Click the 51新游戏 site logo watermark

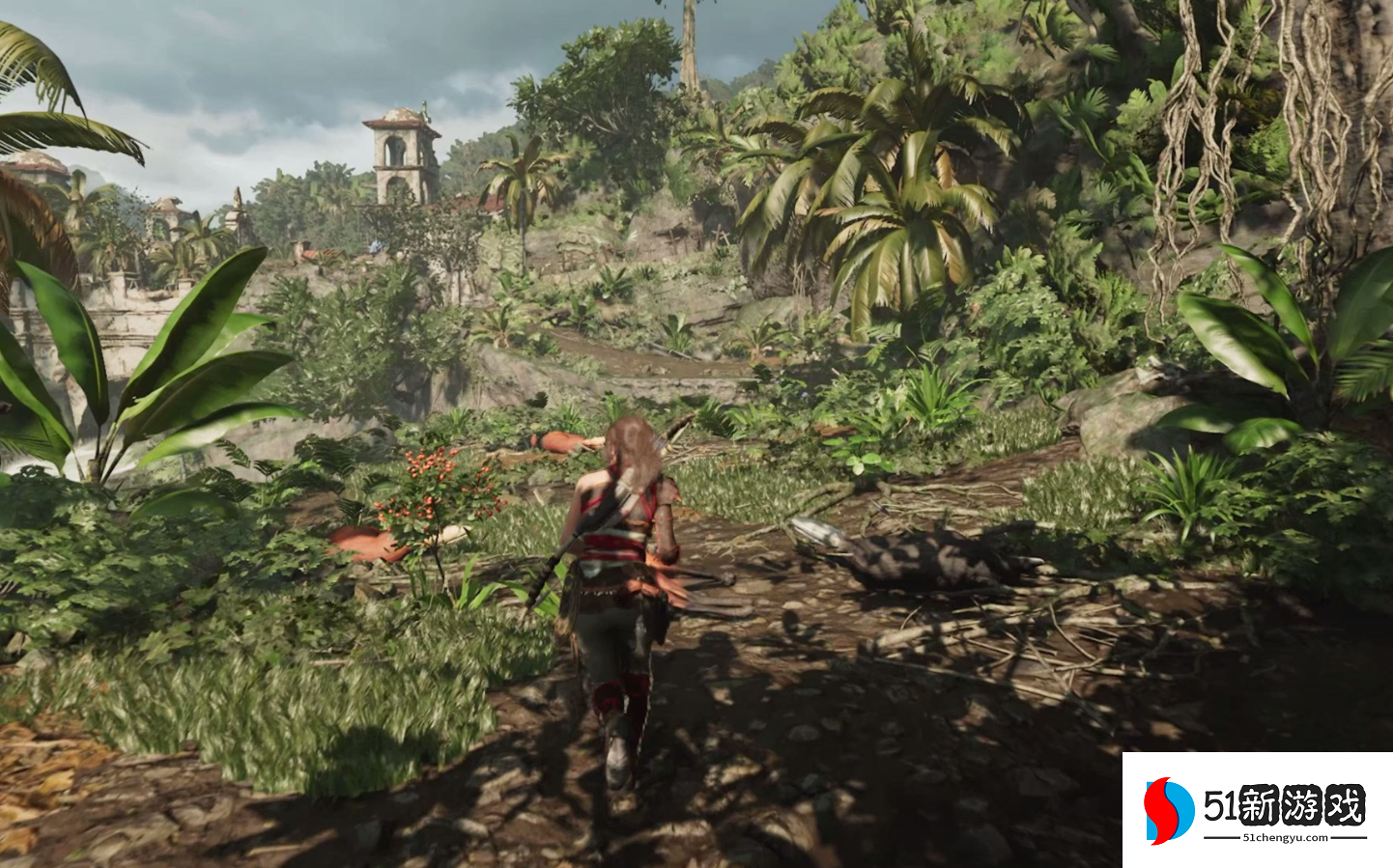pos(1256,809)
